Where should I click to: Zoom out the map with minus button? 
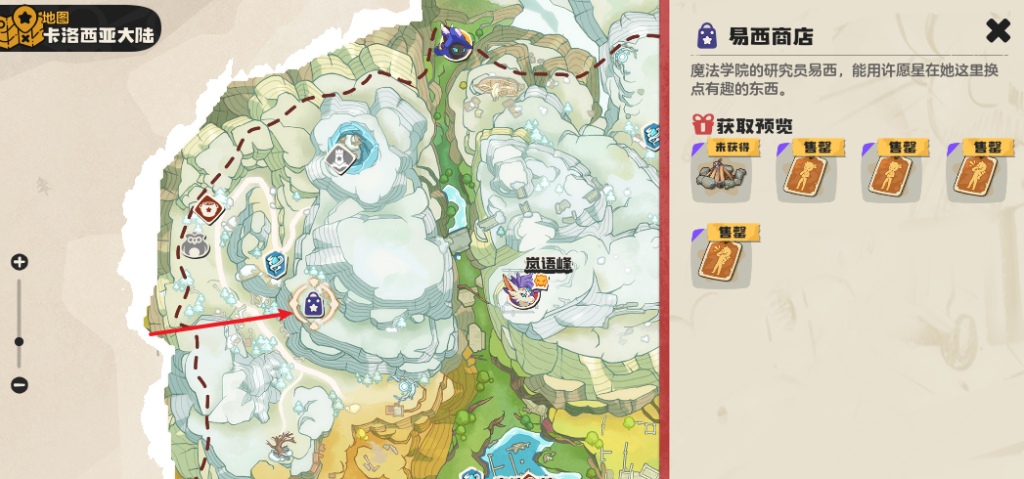[x=19, y=385]
